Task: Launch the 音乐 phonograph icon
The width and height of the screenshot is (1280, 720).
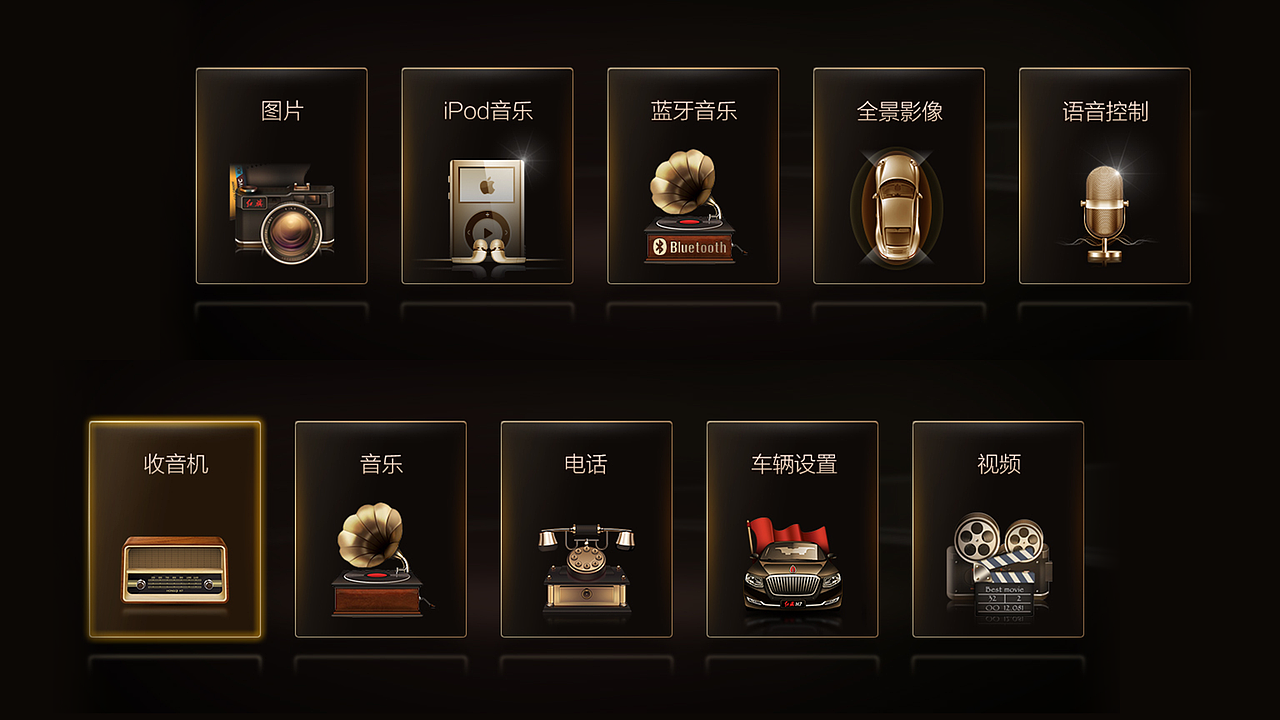Action: [x=380, y=560]
